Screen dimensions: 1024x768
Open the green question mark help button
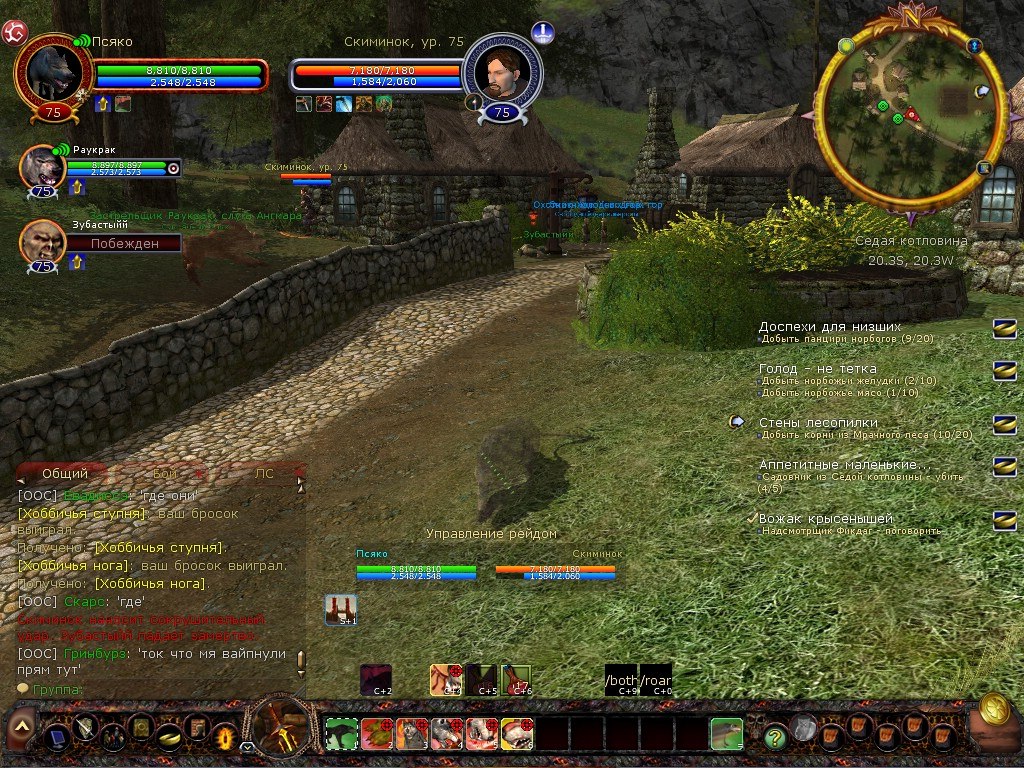pyautogui.click(x=774, y=739)
